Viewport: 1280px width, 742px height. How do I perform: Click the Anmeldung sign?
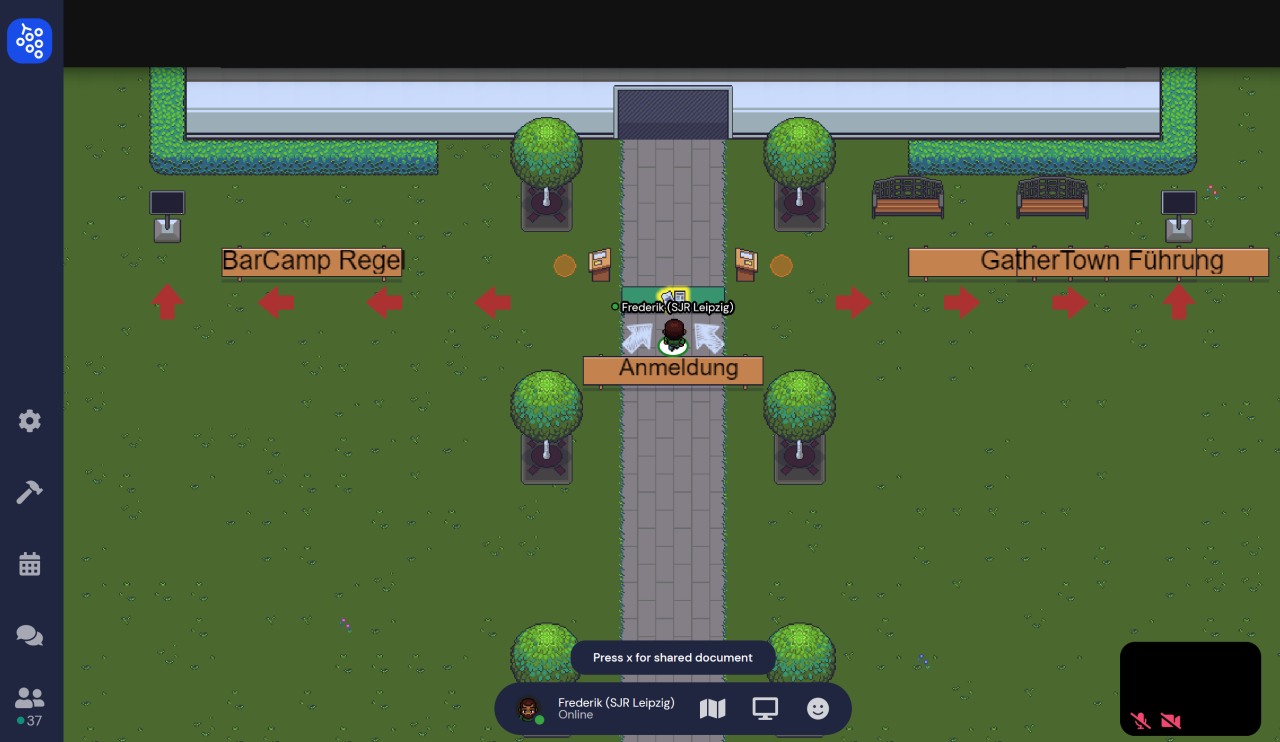(x=672, y=370)
